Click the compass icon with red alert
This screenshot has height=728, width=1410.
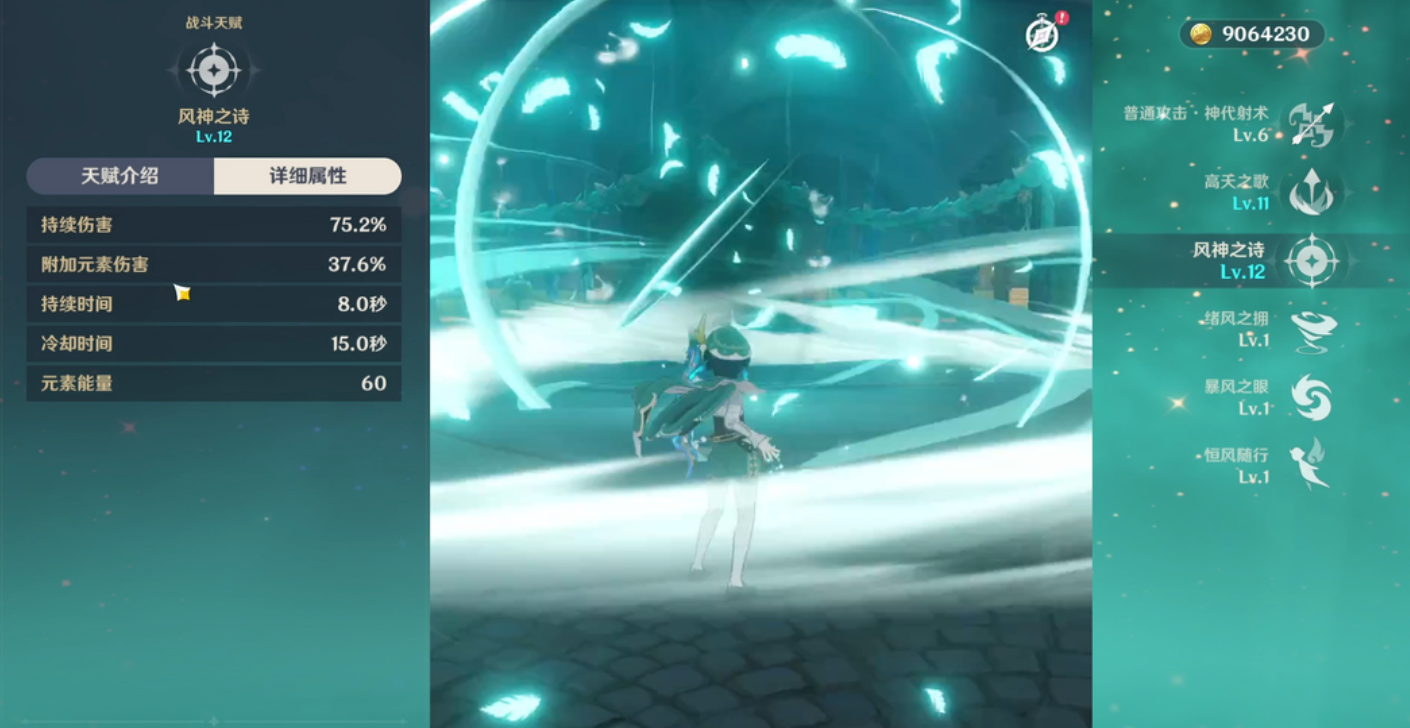point(1042,35)
